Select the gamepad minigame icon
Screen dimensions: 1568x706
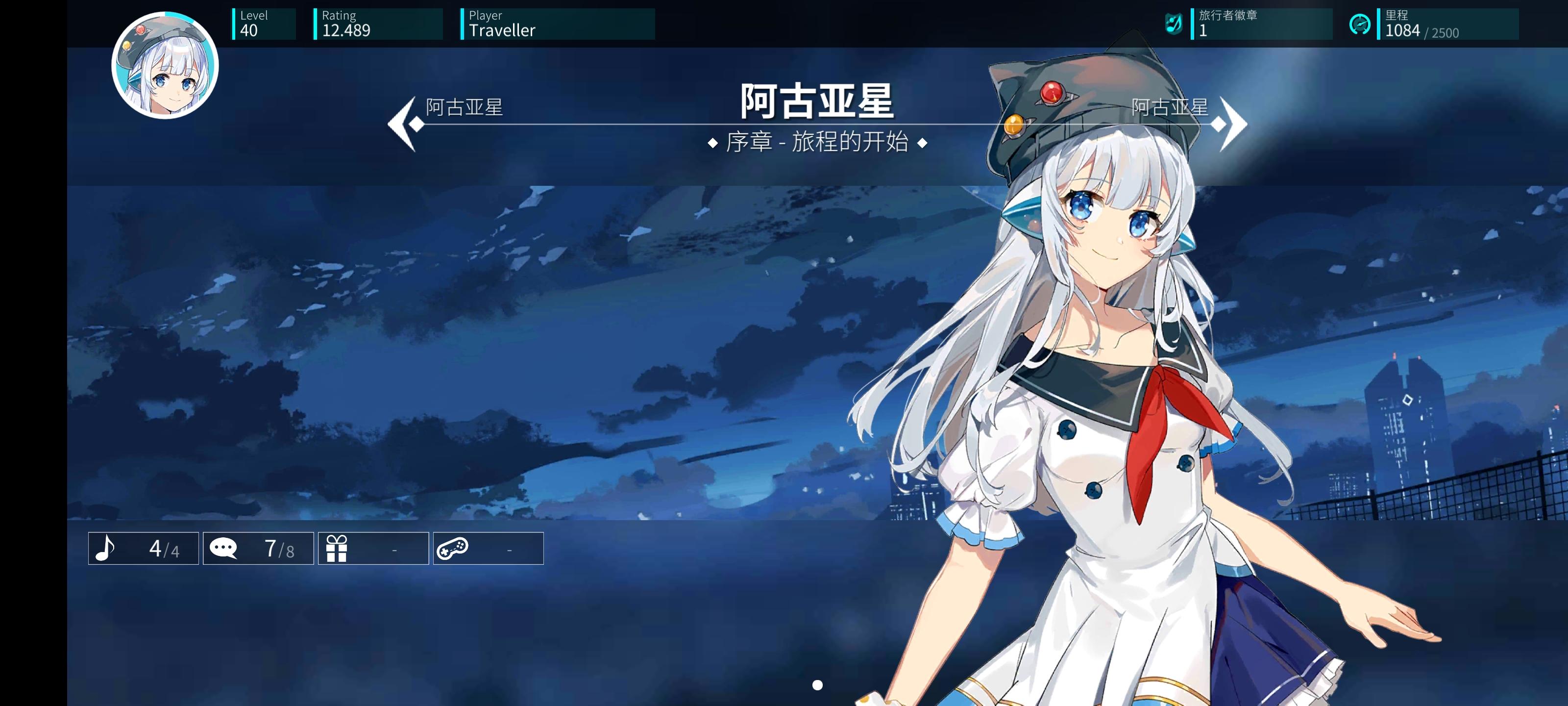452,548
